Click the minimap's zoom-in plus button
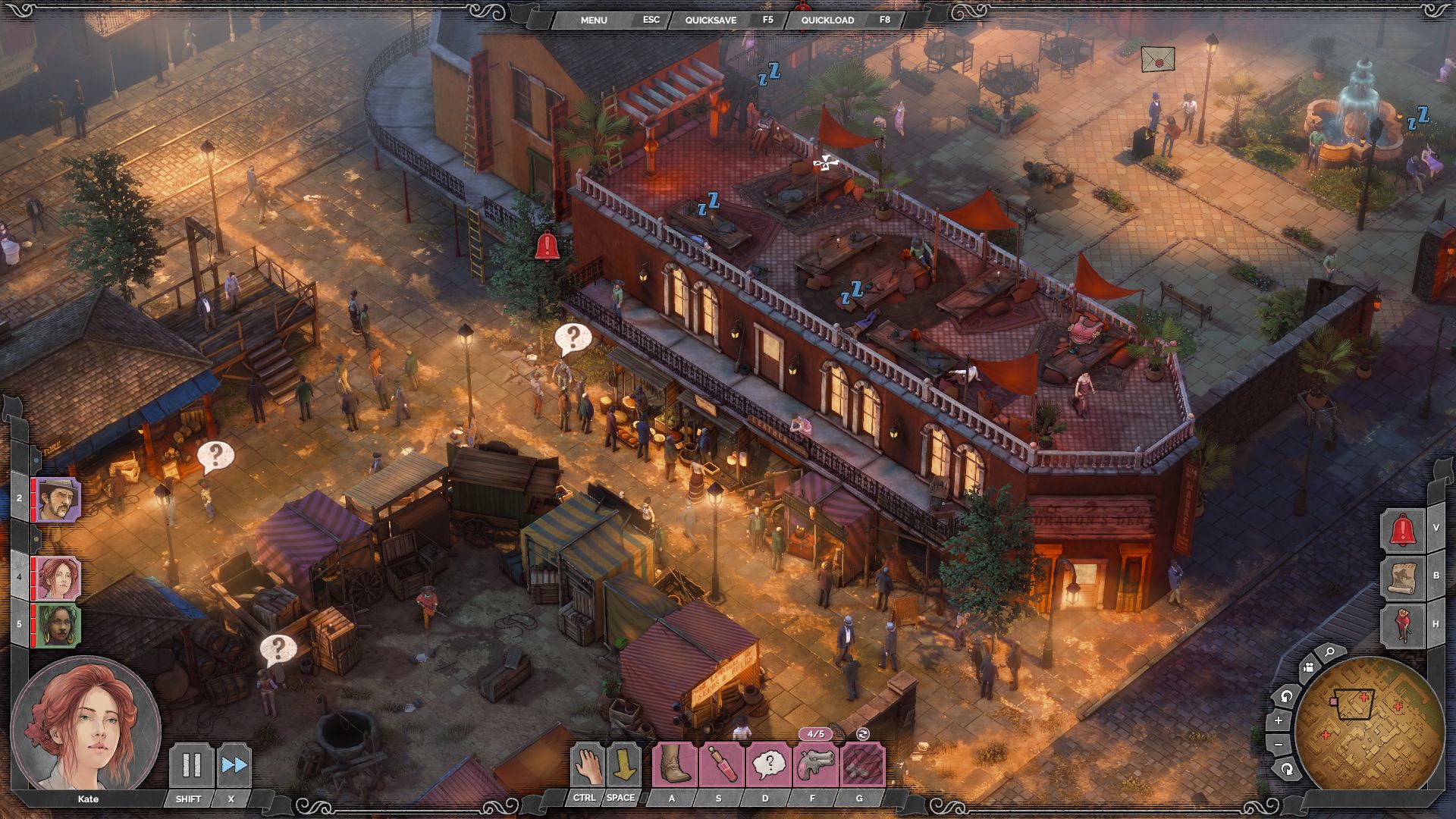 1279,720
